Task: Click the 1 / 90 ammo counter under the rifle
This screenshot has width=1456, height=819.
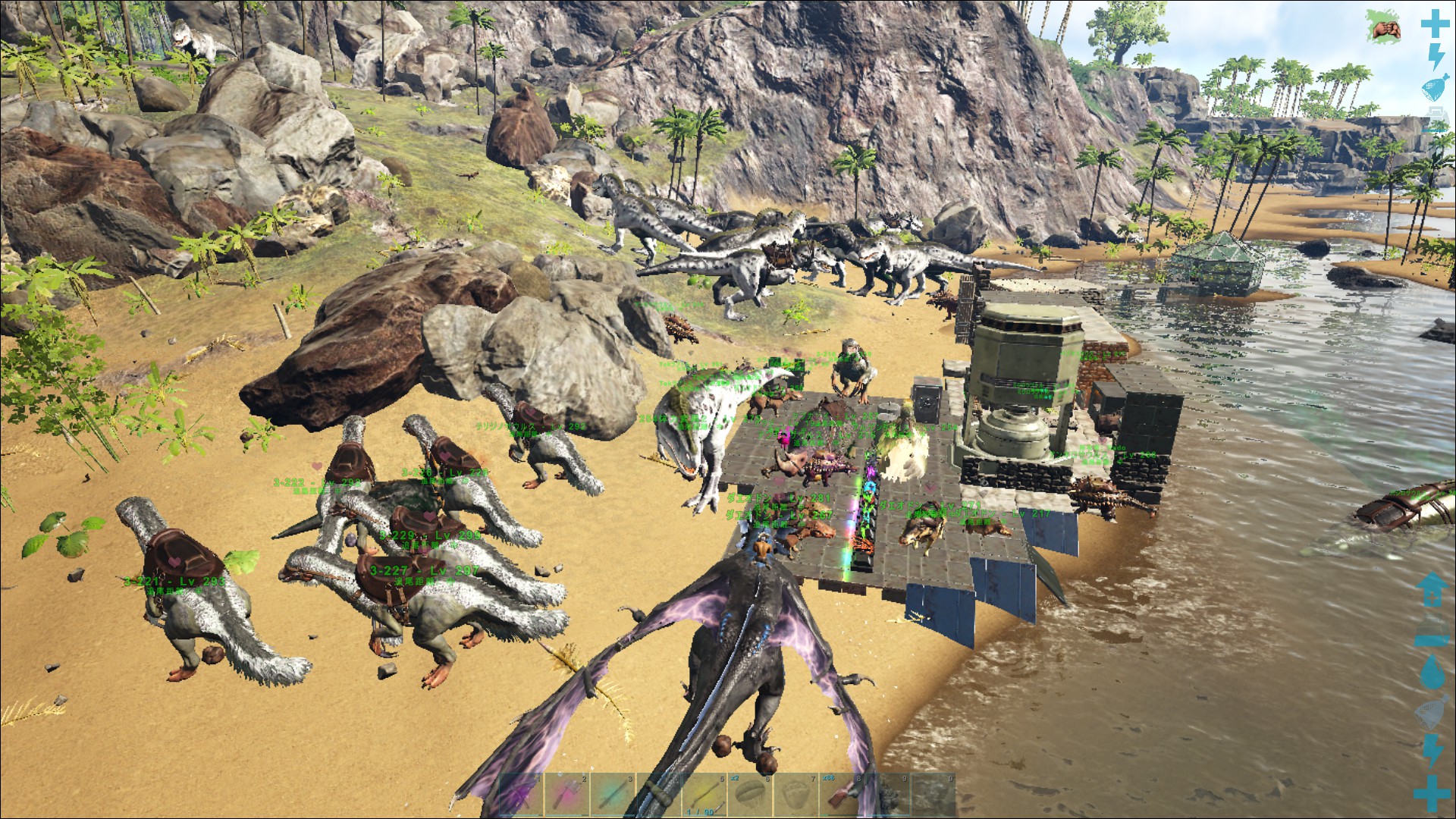Action: click(701, 813)
